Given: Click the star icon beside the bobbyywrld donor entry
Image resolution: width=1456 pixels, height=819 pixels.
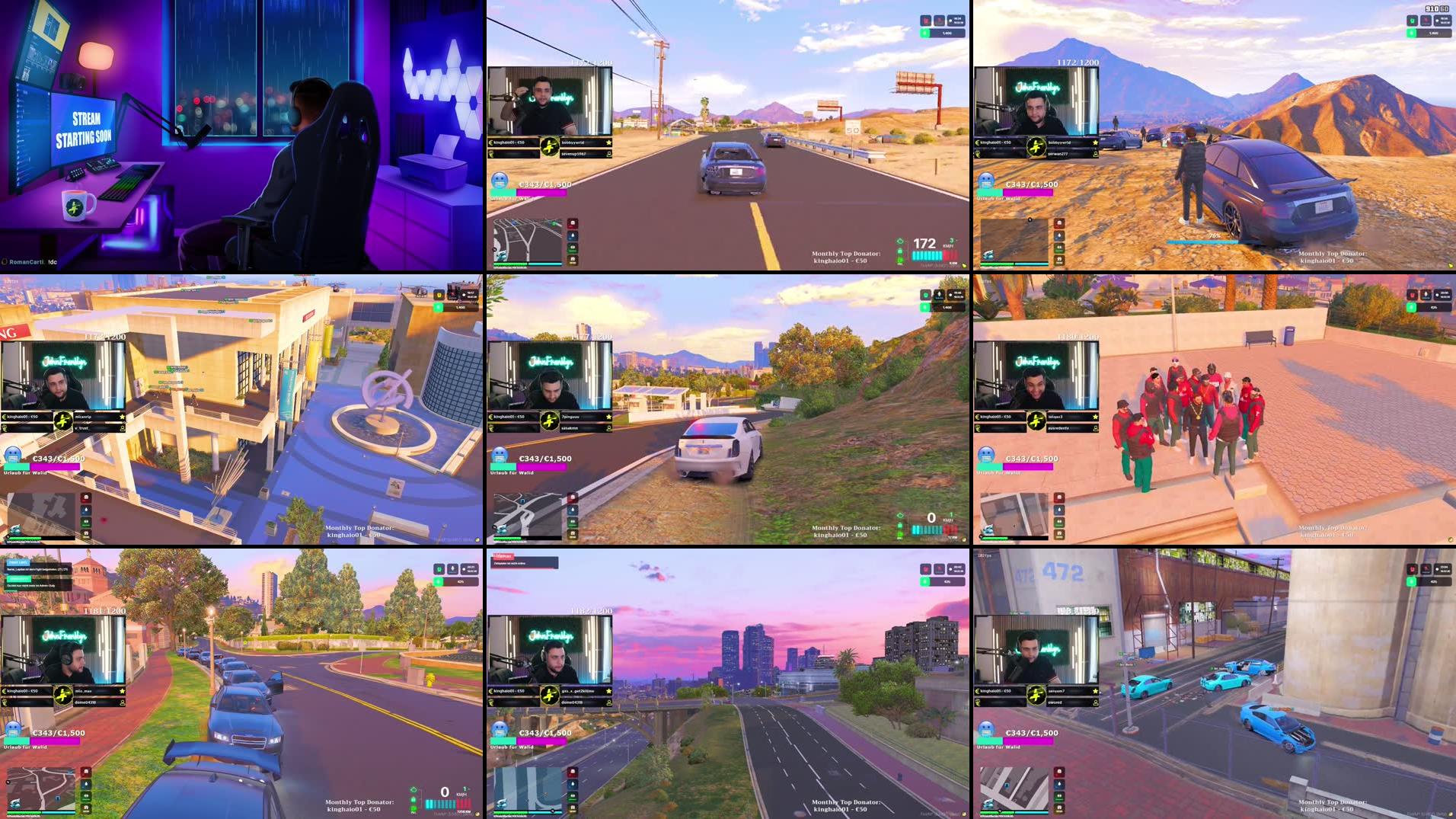Looking at the screenshot, I should (608, 142).
